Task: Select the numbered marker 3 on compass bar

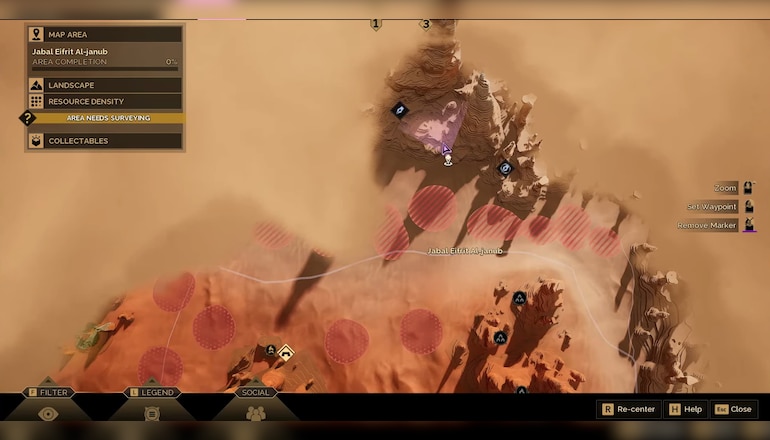Action: tap(426, 24)
